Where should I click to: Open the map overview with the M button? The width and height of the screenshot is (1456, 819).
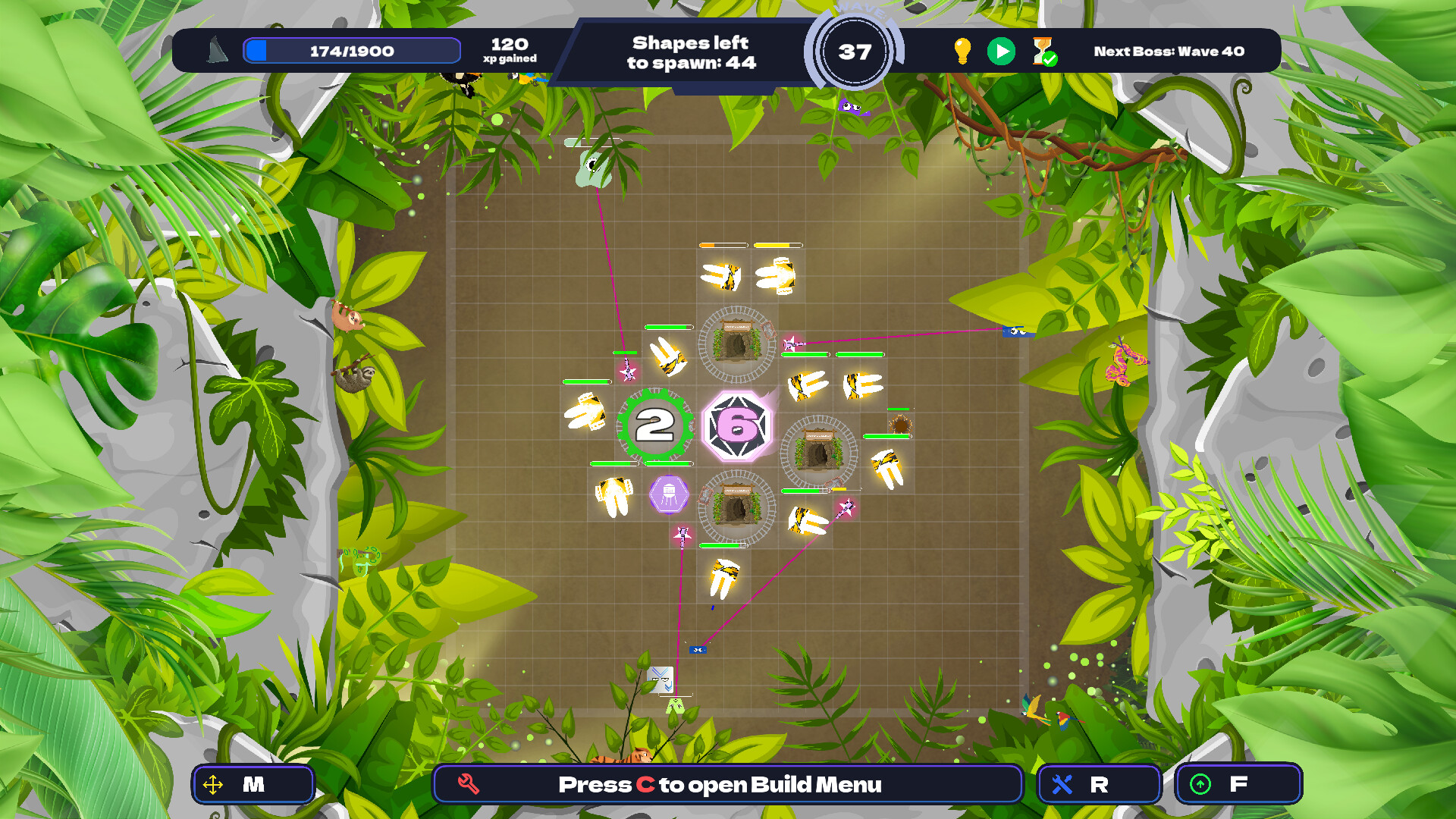(x=254, y=784)
